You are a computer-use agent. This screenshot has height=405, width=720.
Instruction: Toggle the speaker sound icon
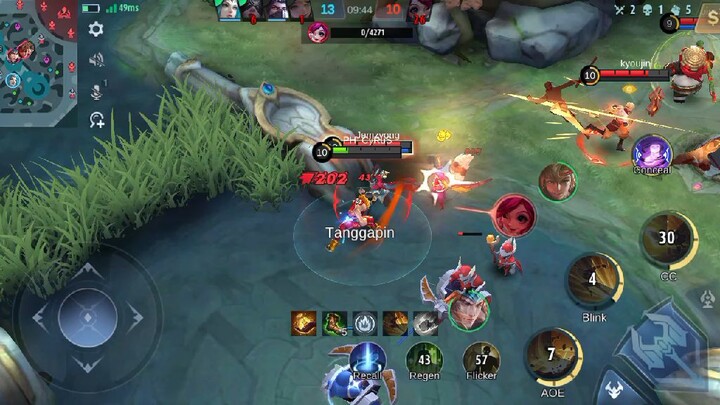click(x=97, y=60)
